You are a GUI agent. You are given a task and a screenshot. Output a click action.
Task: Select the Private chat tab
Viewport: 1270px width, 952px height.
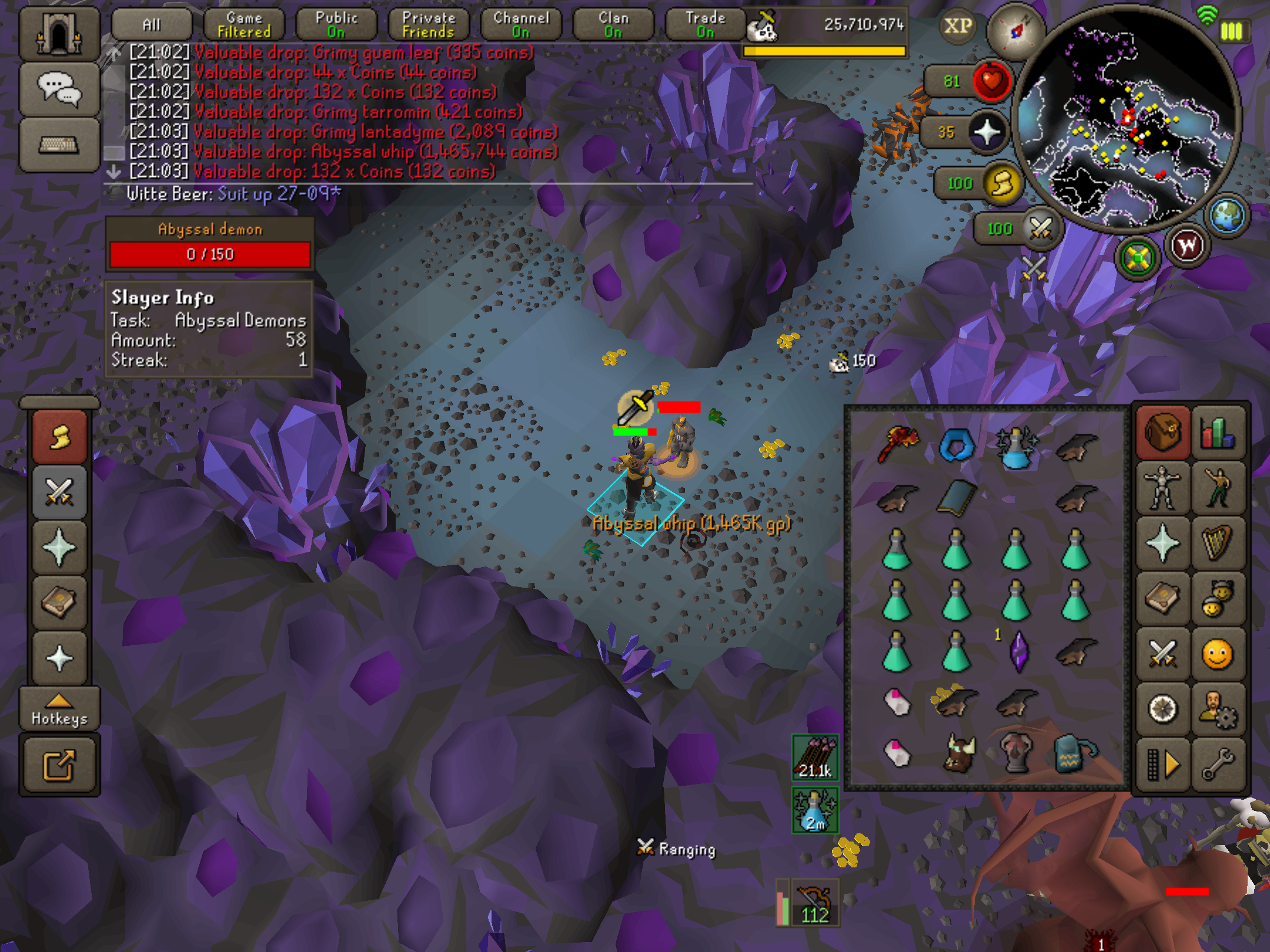pos(429,25)
